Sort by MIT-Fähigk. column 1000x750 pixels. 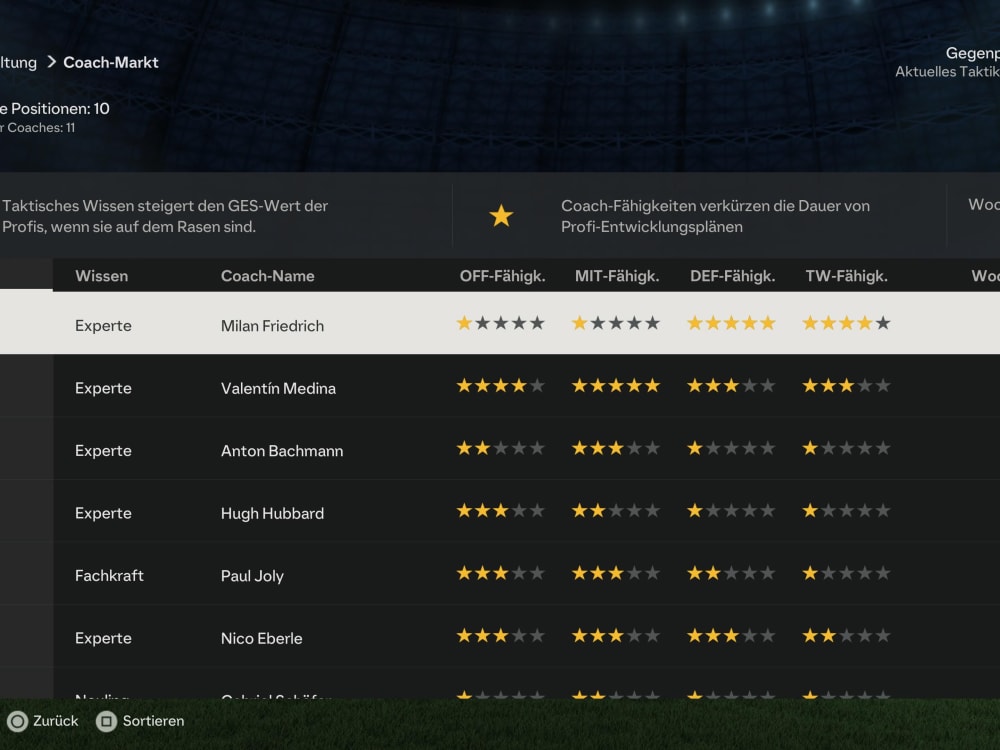pos(617,276)
